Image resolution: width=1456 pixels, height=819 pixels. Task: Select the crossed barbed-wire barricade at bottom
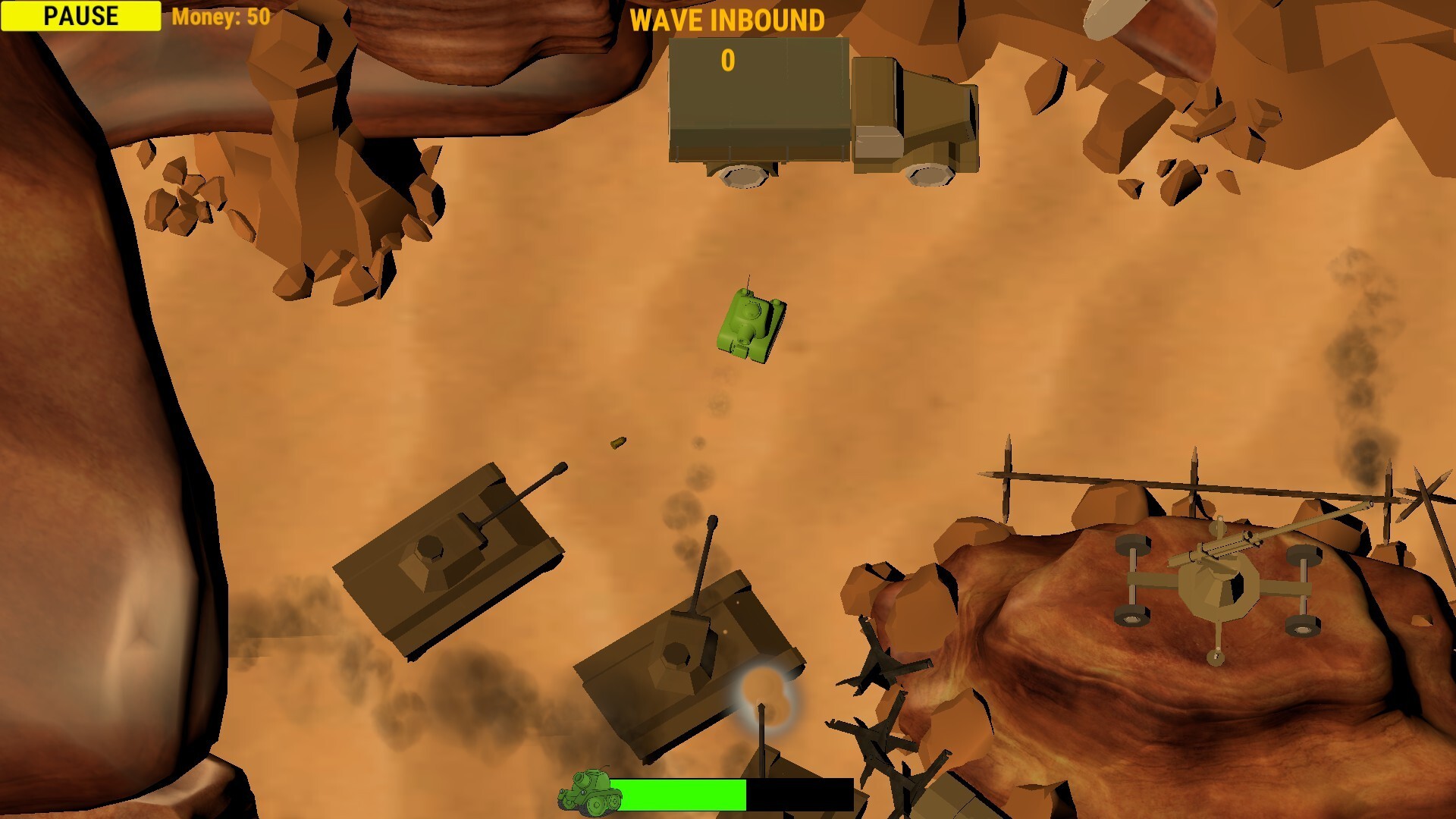pyautogui.click(x=872, y=728)
